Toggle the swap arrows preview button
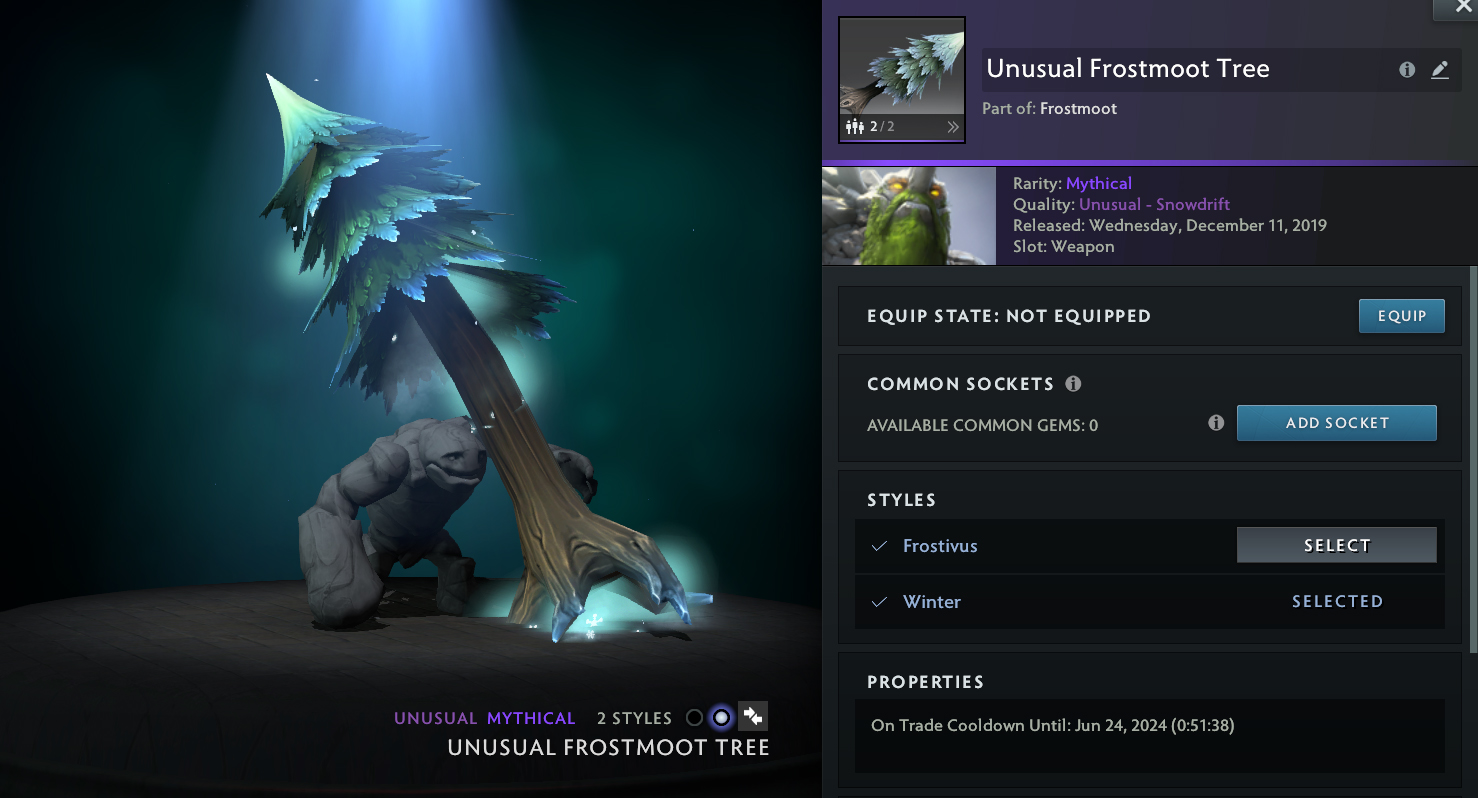The image size is (1478, 798). [x=753, y=716]
